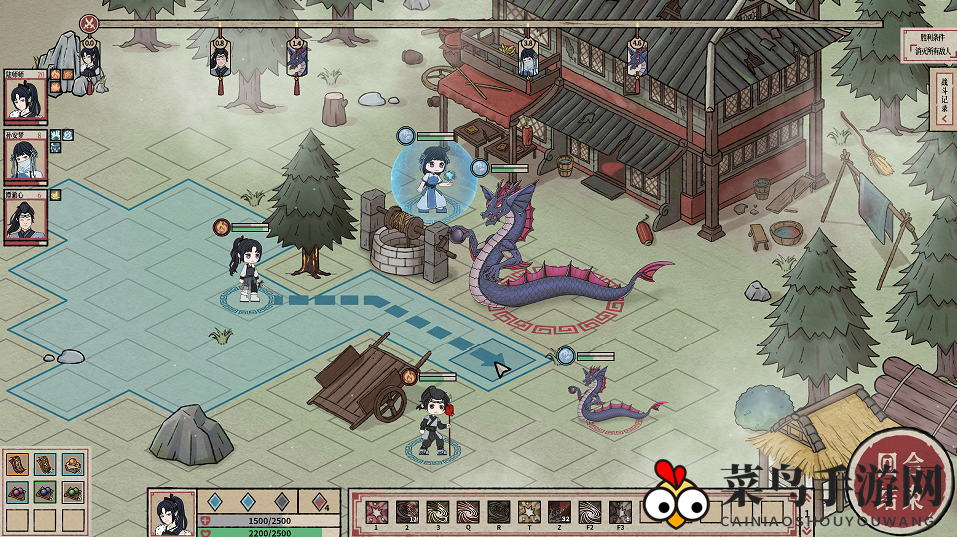Select the first scroll item in inventory
957x537 pixels.
coord(18,465)
